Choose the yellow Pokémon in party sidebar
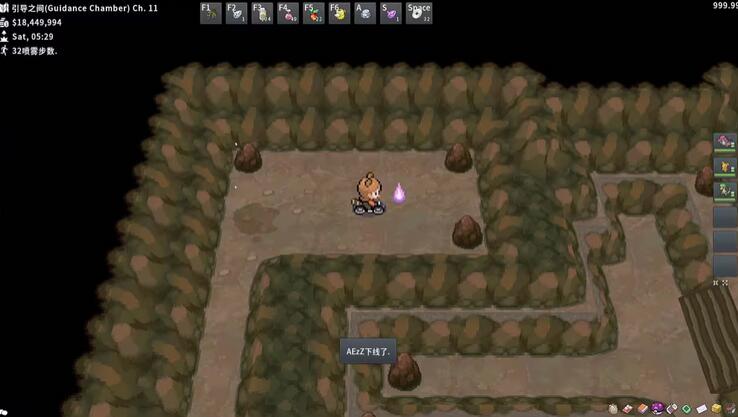 [x=725, y=166]
